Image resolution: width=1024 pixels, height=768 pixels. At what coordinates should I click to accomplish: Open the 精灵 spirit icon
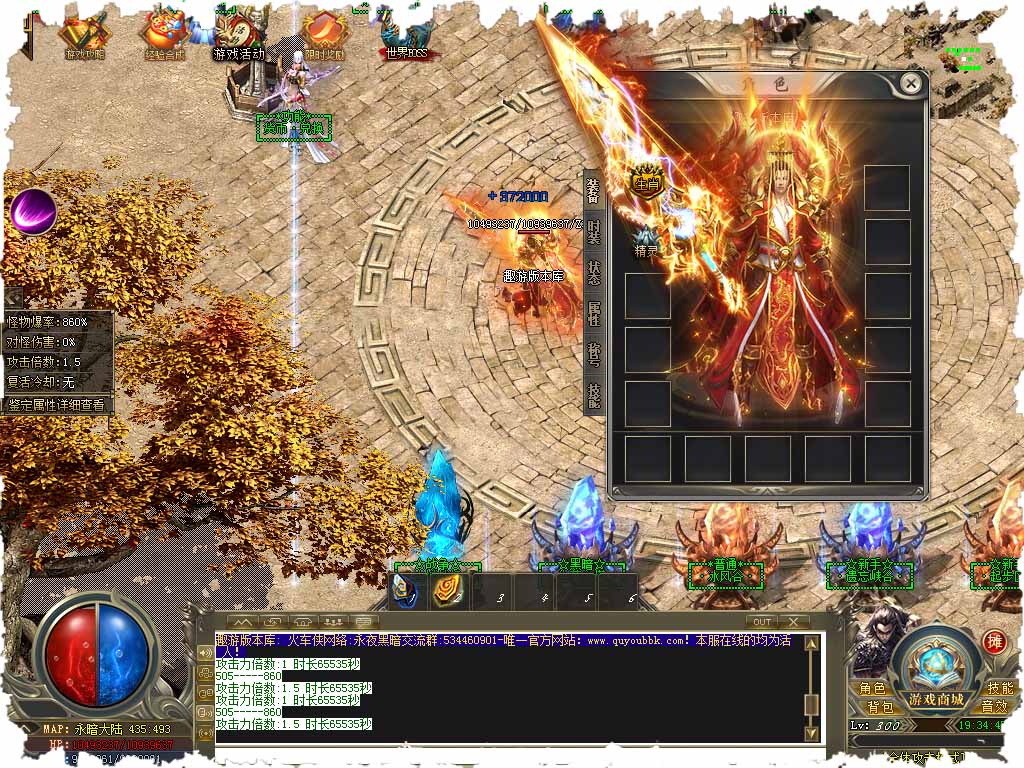point(647,241)
